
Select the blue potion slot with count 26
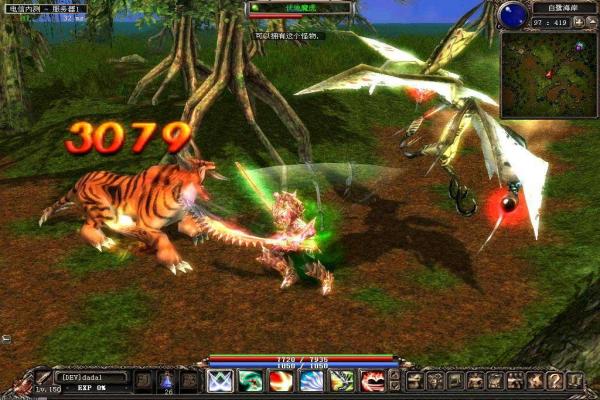(x=168, y=380)
